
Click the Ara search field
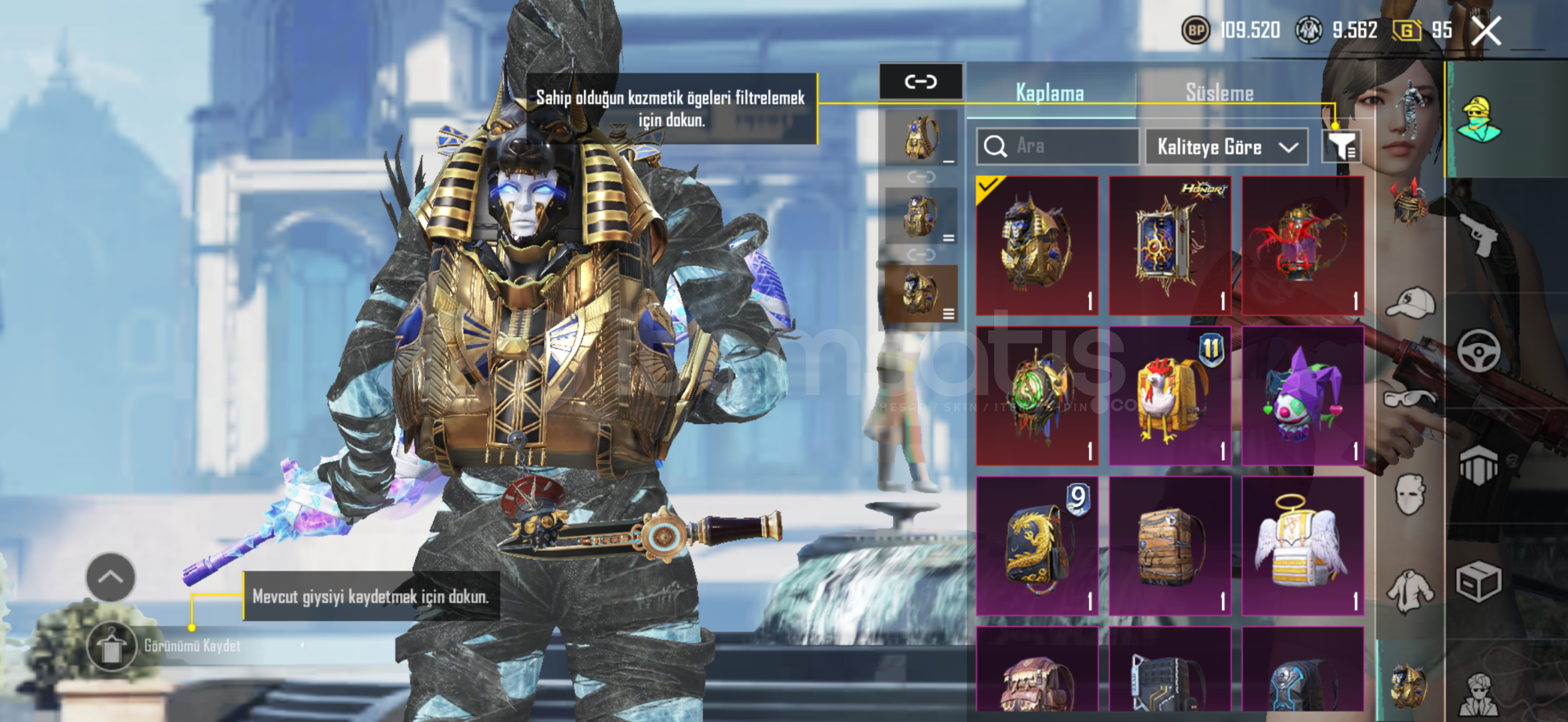click(x=1058, y=146)
